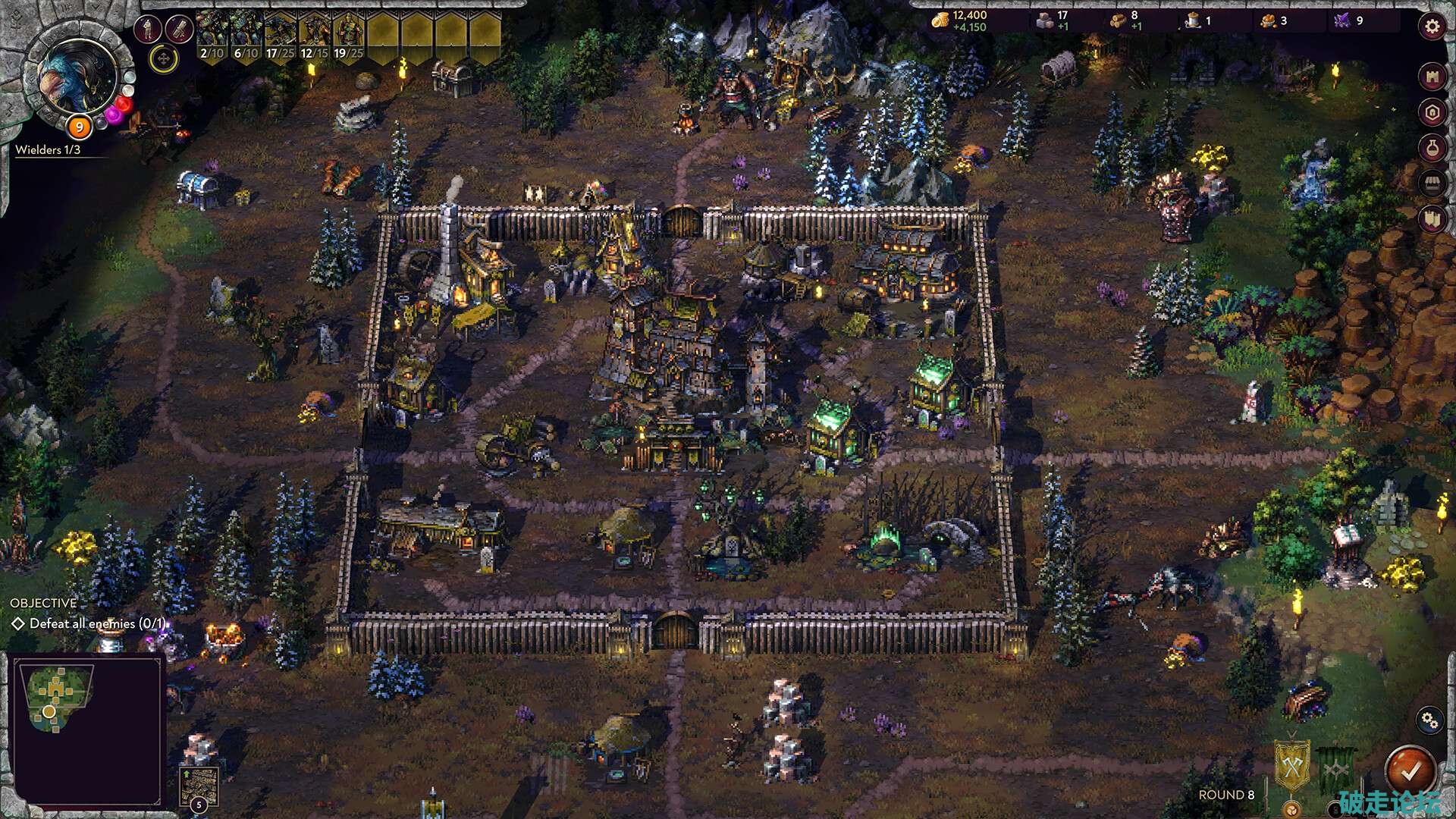Open the flask research button
This screenshot has height=819, width=1456.
tap(1432, 149)
